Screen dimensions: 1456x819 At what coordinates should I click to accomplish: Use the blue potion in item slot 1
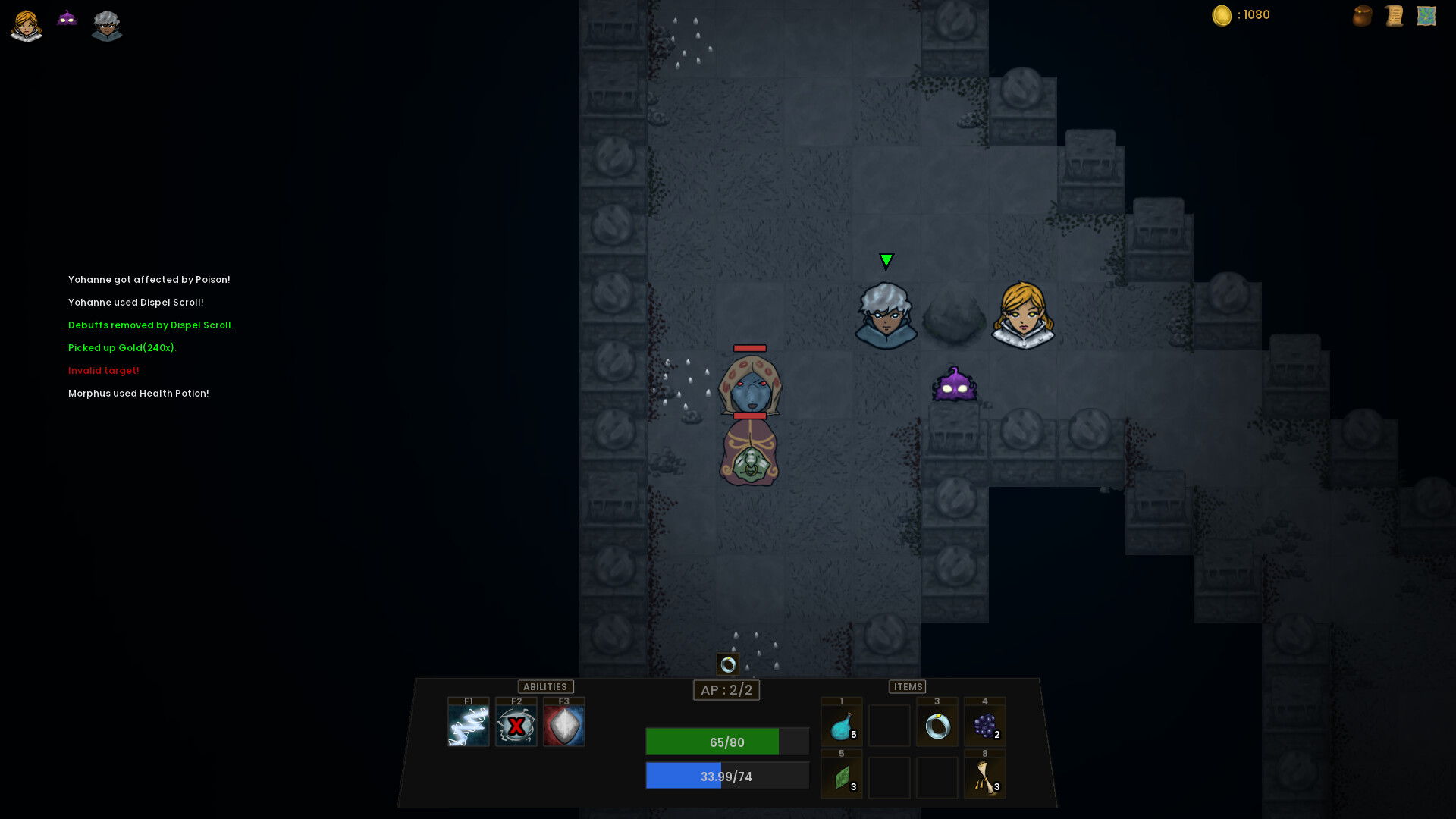click(x=842, y=726)
